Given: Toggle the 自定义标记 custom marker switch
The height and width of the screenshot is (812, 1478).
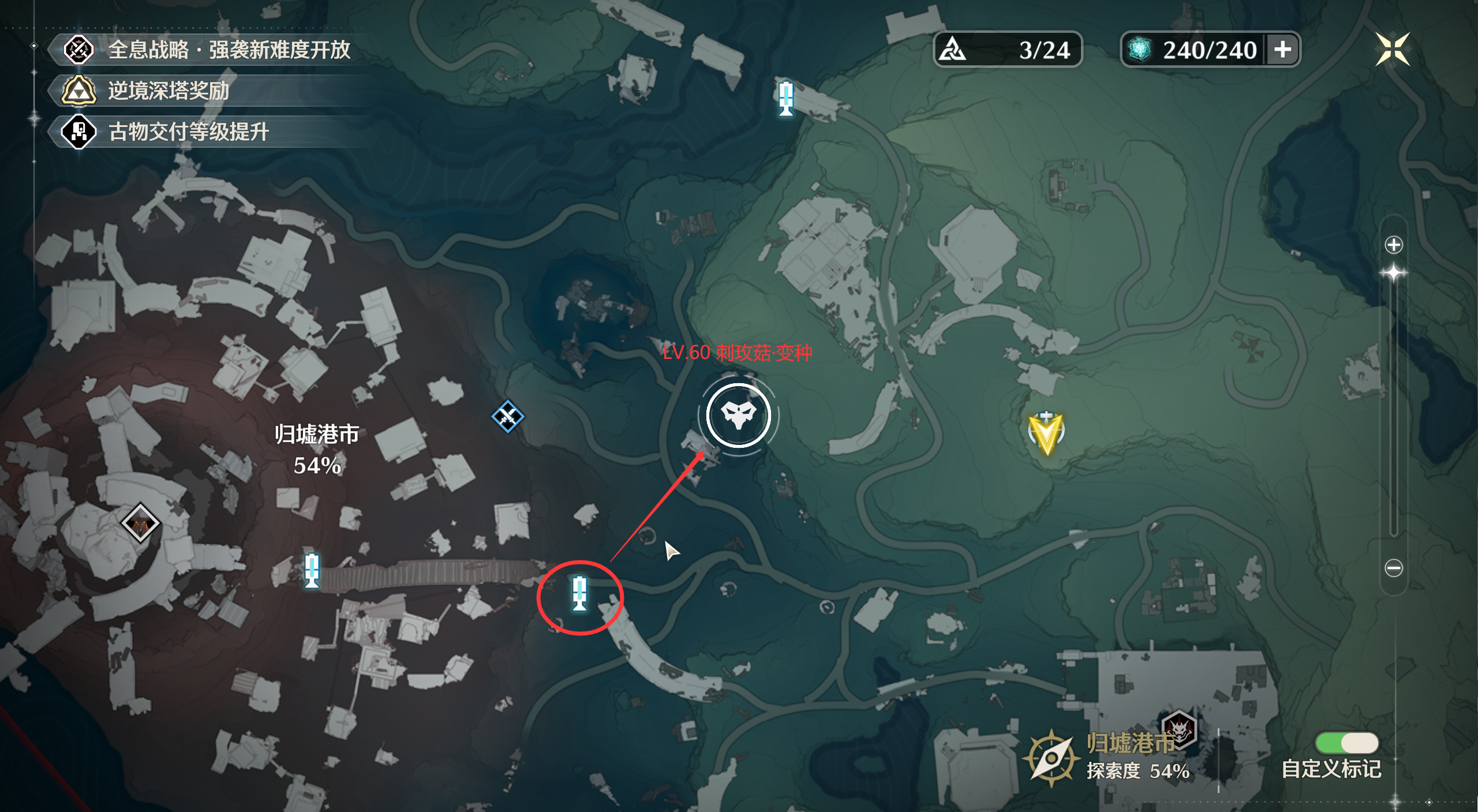Looking at the screenshot, I should (1346, 743).
